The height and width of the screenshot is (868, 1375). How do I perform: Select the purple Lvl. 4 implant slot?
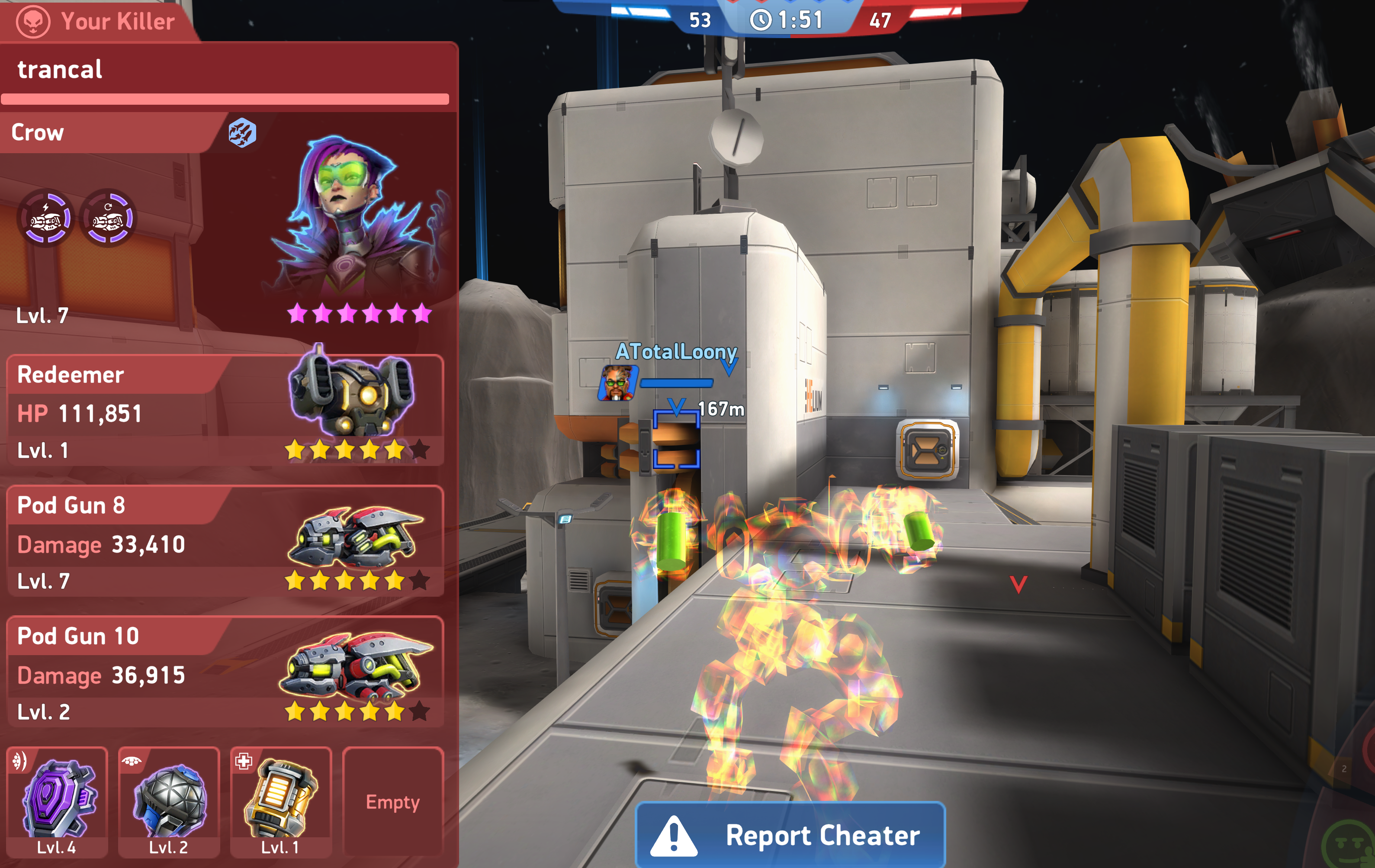(x=57, y=800)
